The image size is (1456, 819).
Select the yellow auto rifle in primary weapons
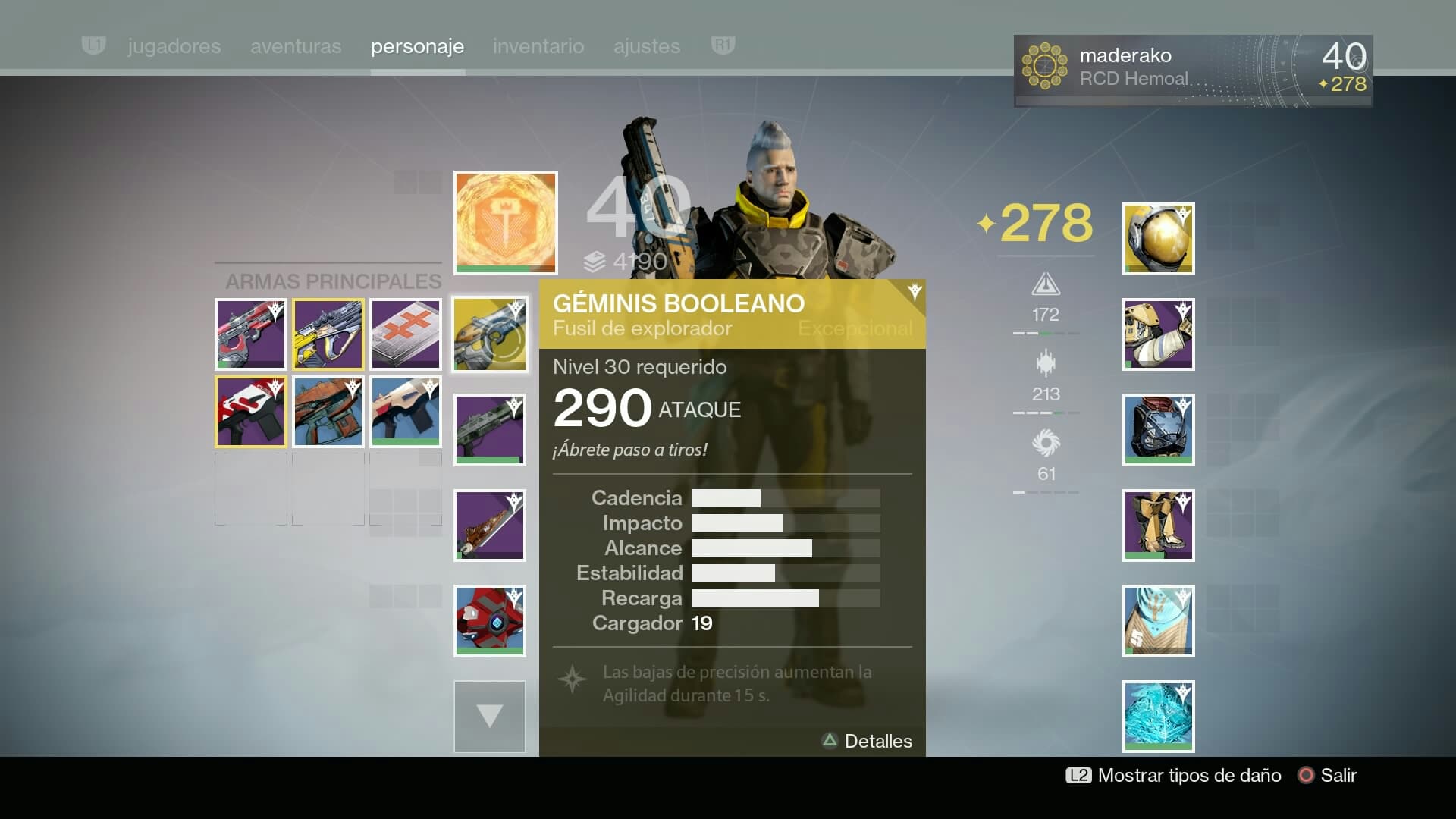[328, 334]
